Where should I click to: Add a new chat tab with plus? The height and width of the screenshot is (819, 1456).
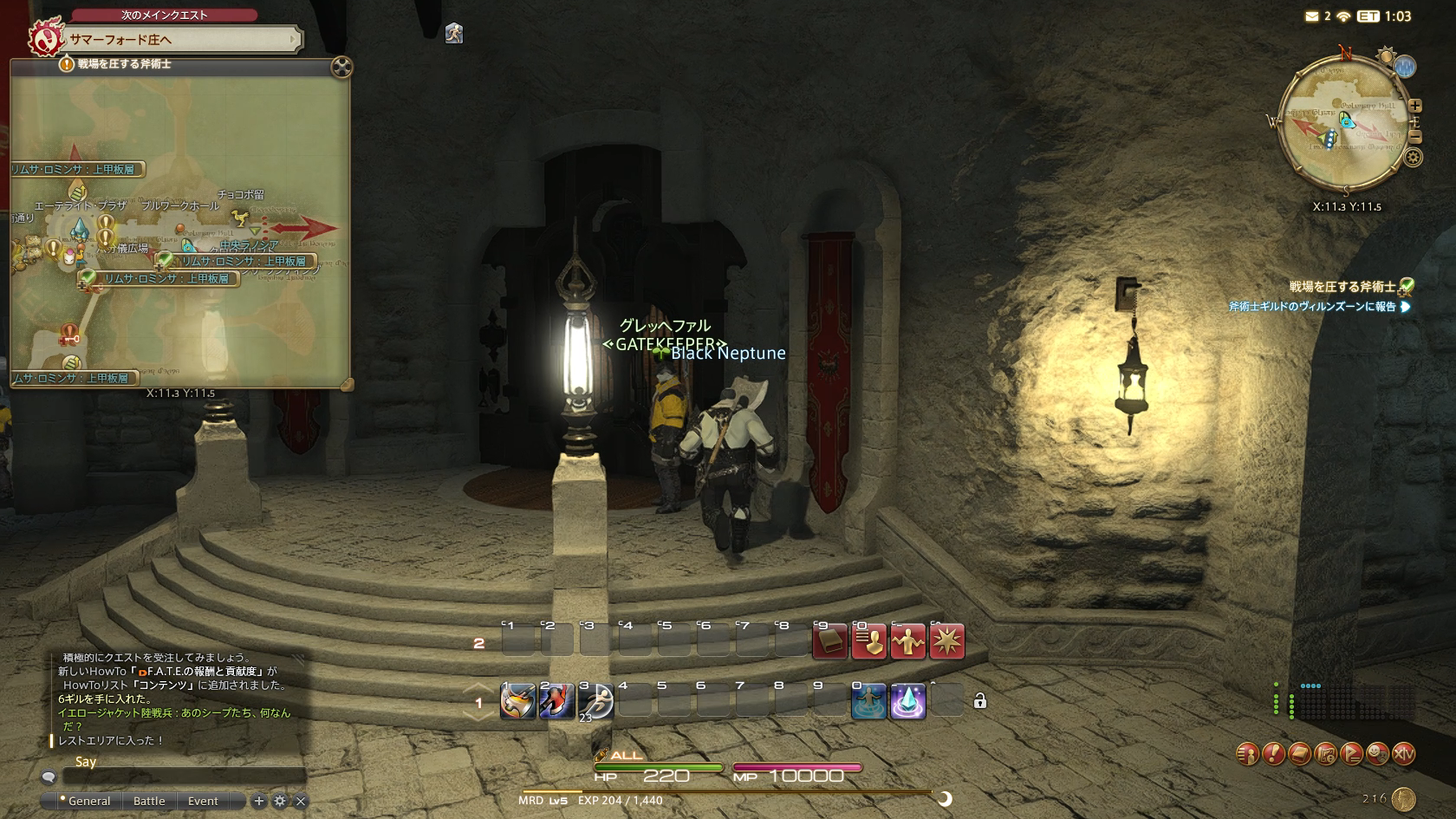[258, 801]
